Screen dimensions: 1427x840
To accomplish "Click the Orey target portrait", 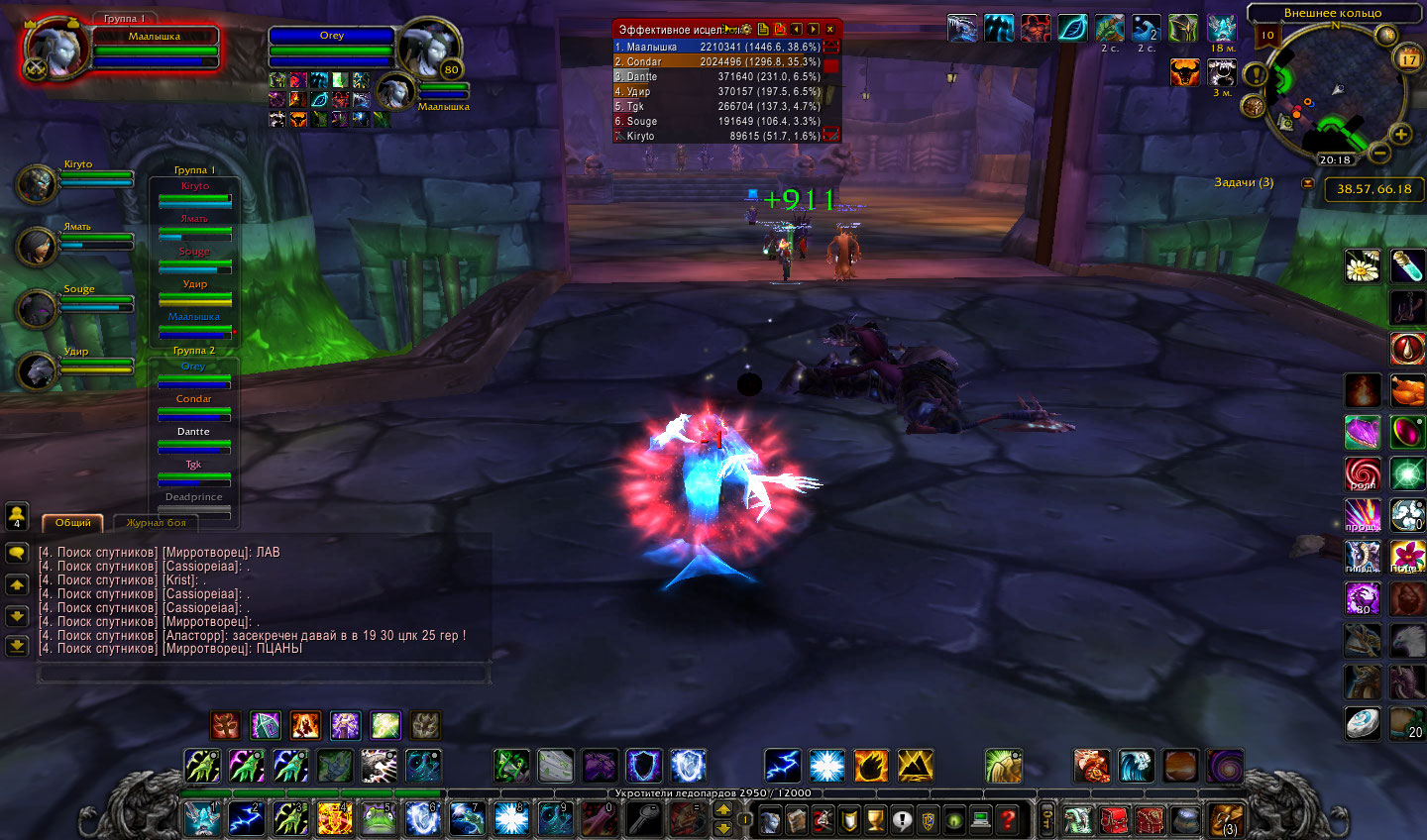I will click(428, 47).
